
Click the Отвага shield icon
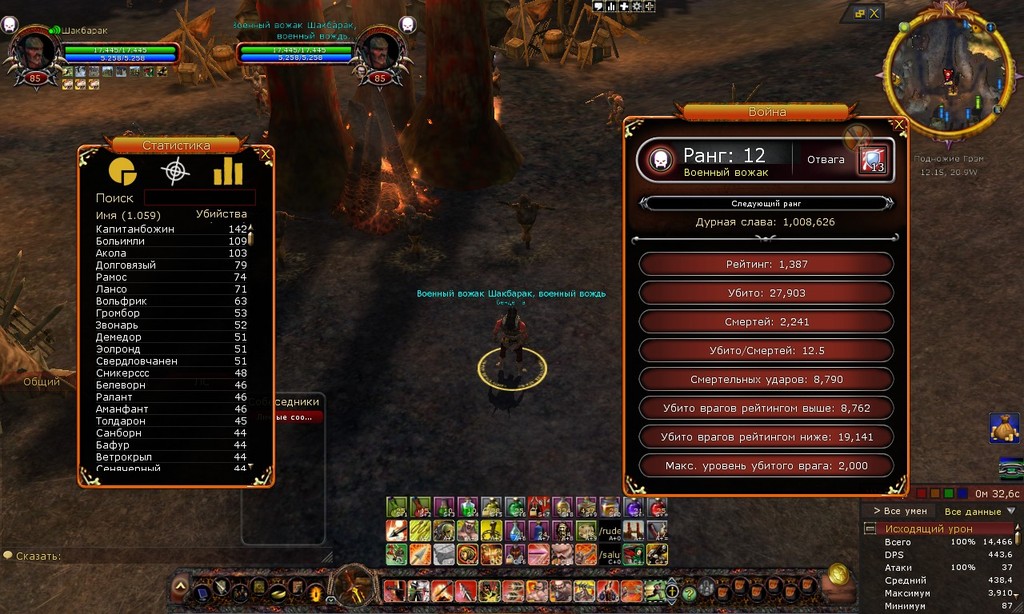[x=872, y=160]
